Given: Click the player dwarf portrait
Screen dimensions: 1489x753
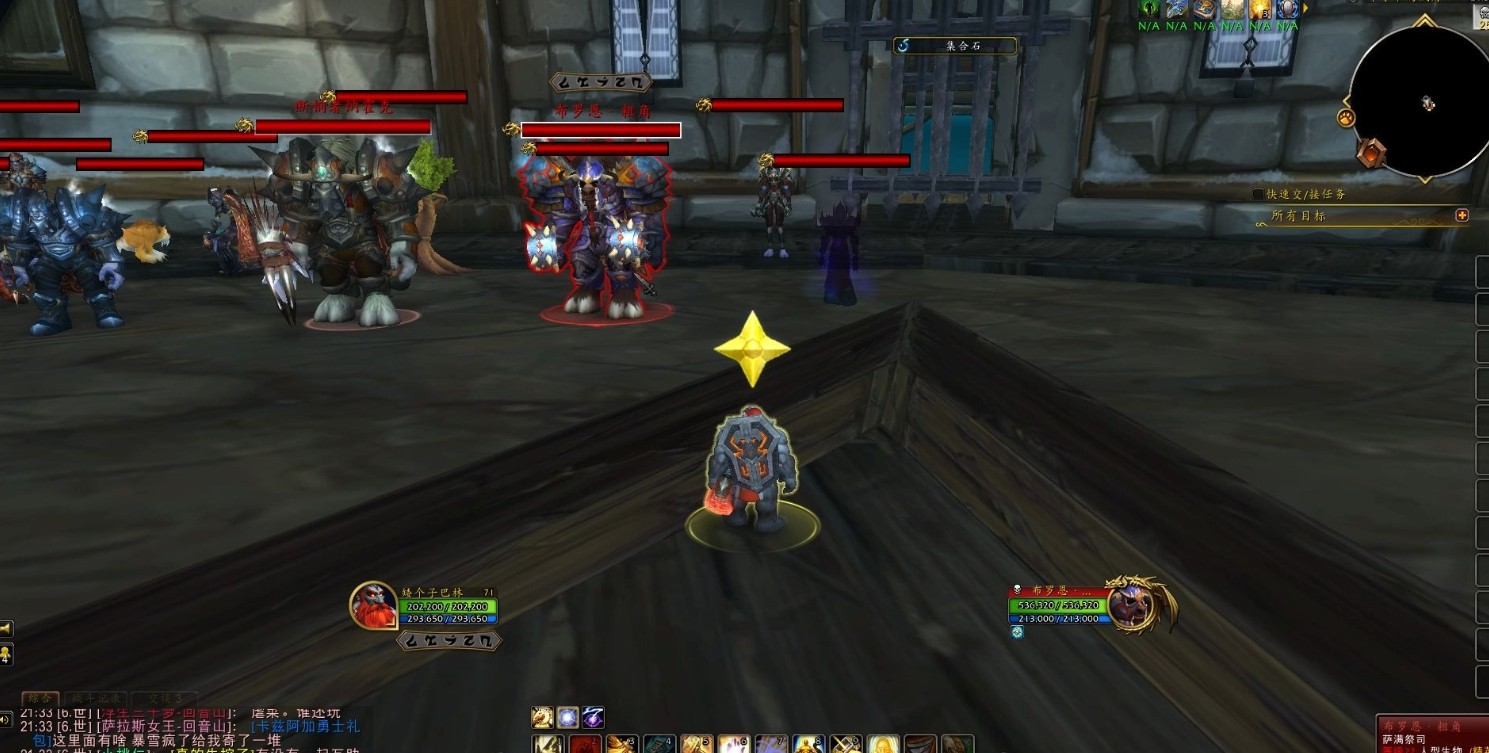Looking at the screenshot, I should (373, 606).
